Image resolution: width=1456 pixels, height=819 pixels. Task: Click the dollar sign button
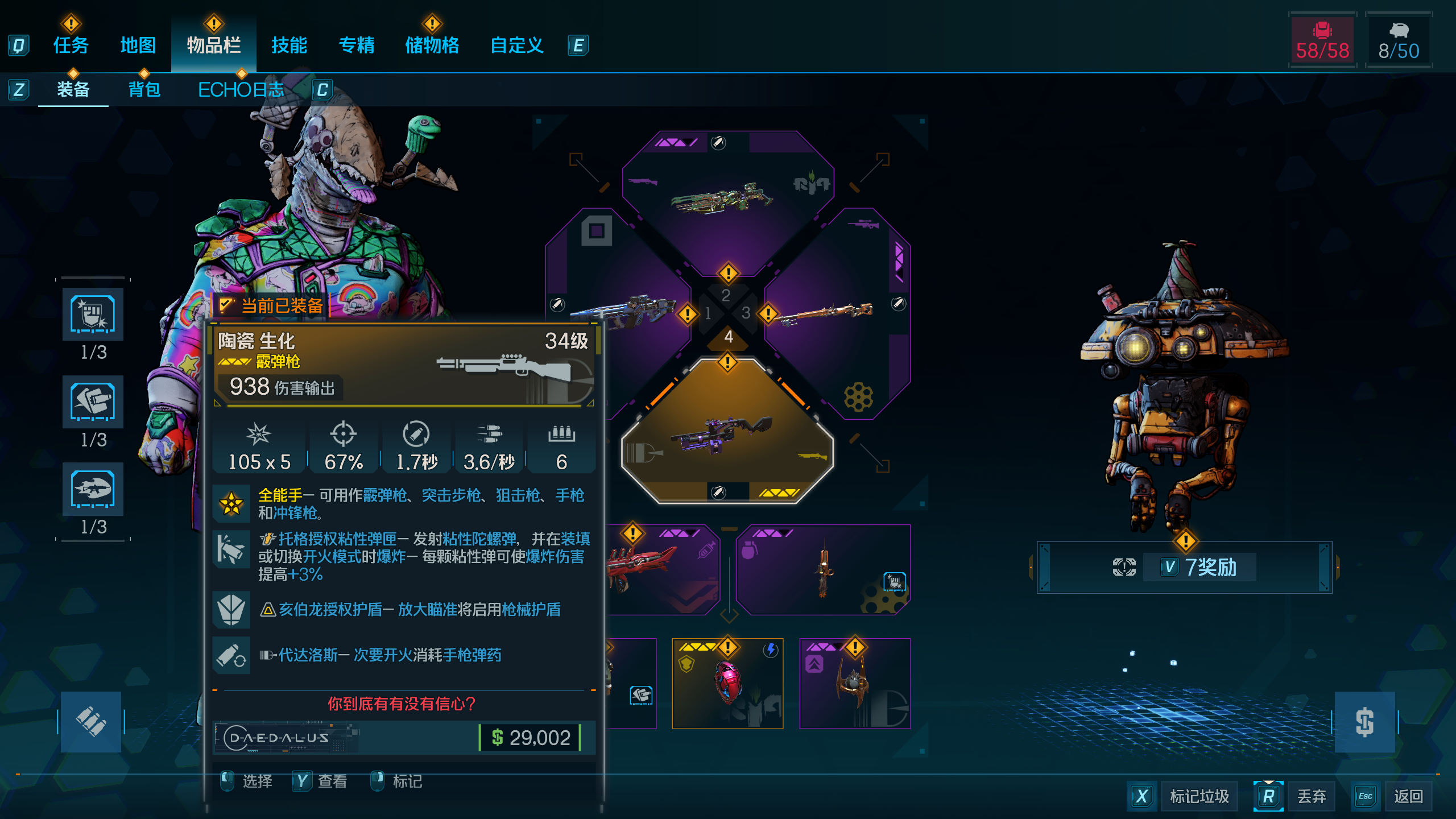point(1364,722)
